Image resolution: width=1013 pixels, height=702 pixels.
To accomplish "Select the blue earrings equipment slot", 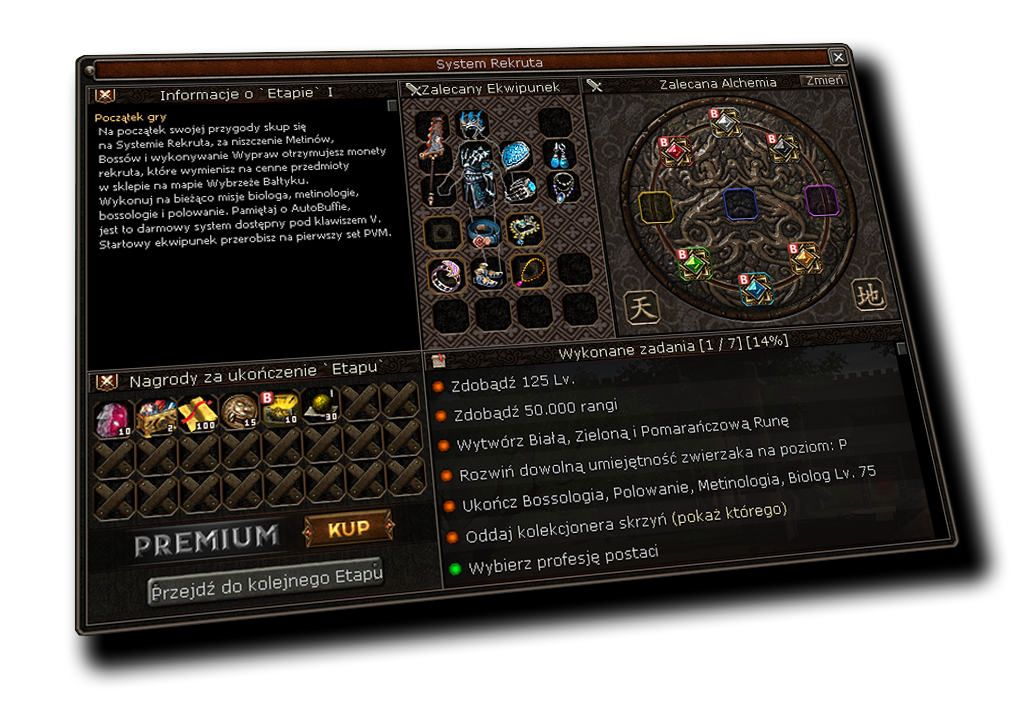I will [x=557, y=154].
